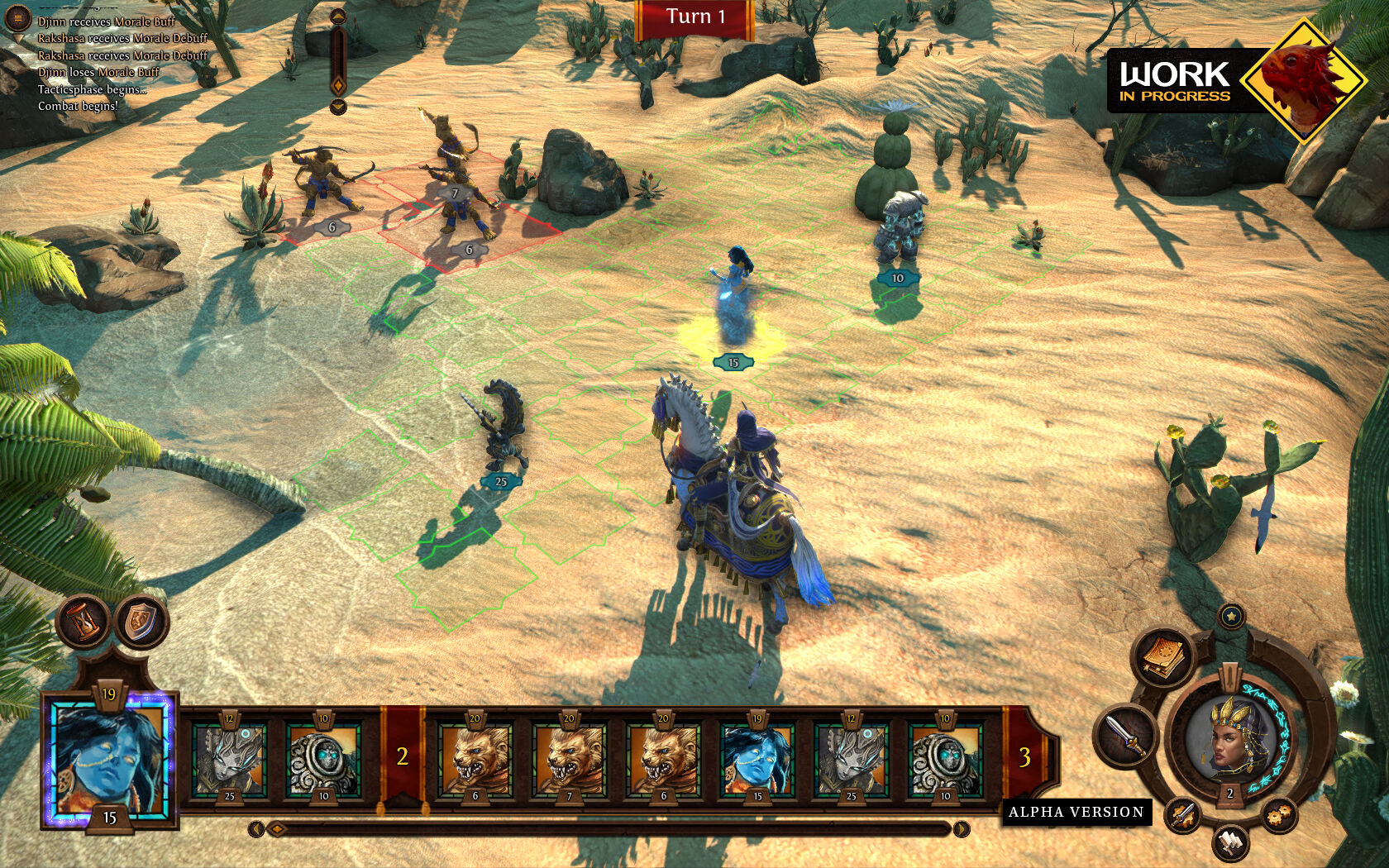This screenshot has height=868, width=1389.
Task: Activate the shield defend command
Action: pyautogui.click(x=141, y=622)
